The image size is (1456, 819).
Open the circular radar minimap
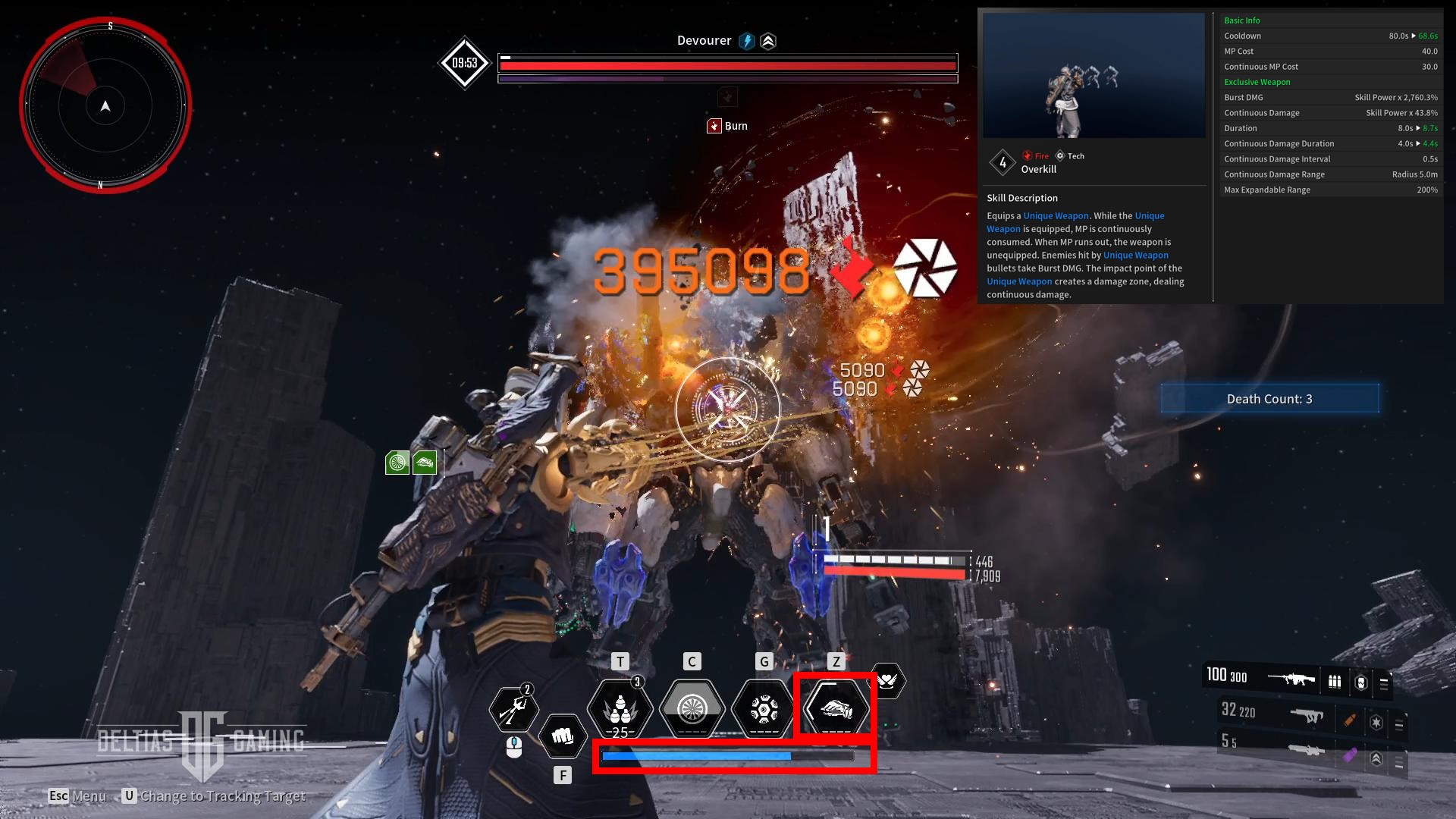pos(105,105)
